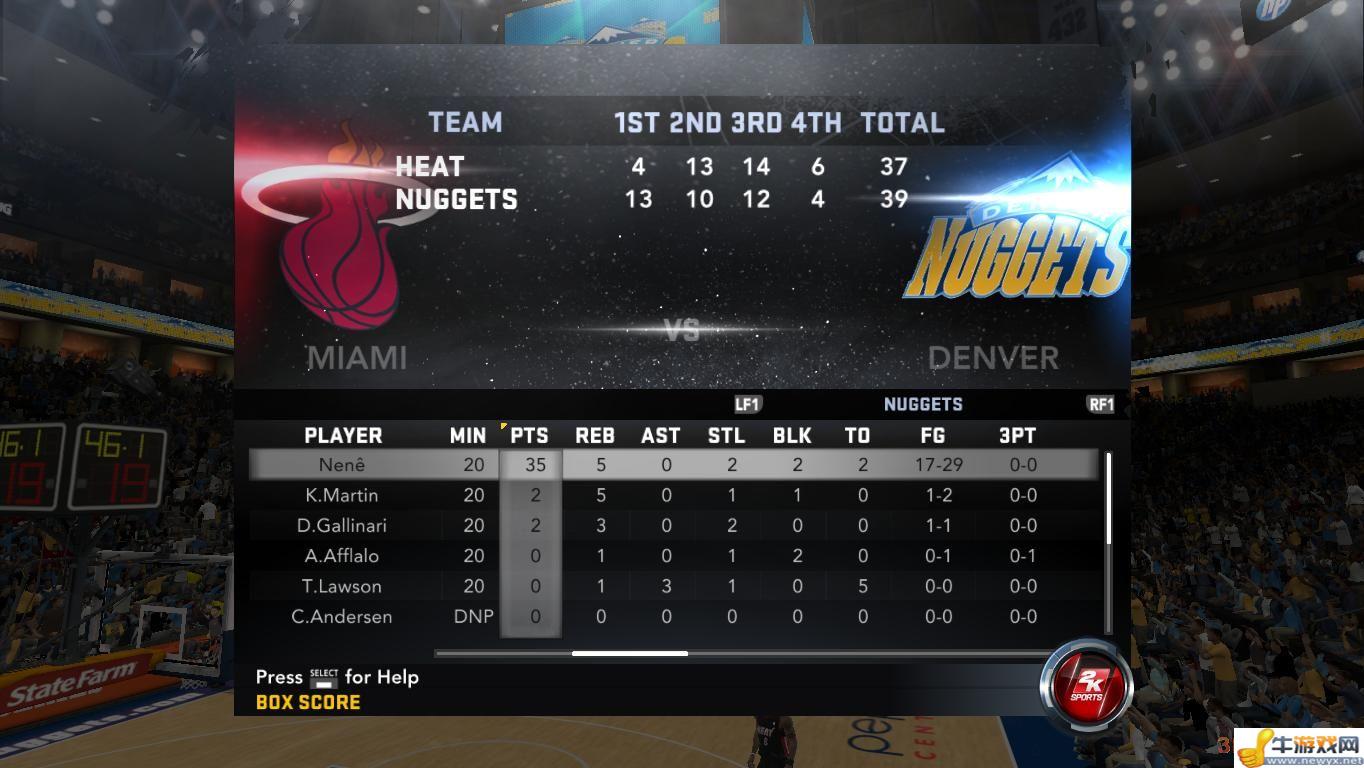
Task: Click the SELECT button prompt in help text
Action: point(324,678)
